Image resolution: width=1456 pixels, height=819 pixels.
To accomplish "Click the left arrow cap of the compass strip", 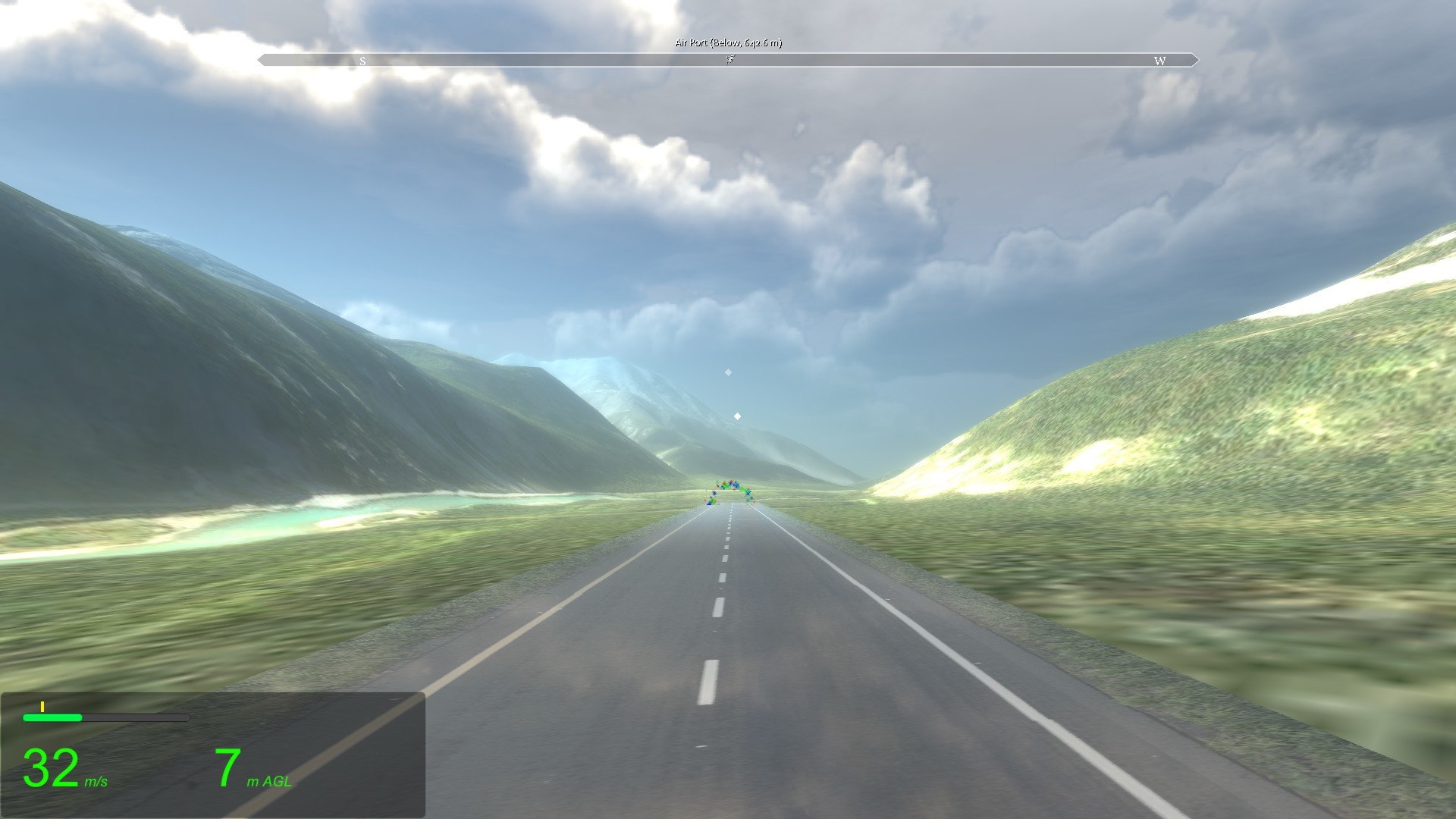I will (x=261, y=58).
